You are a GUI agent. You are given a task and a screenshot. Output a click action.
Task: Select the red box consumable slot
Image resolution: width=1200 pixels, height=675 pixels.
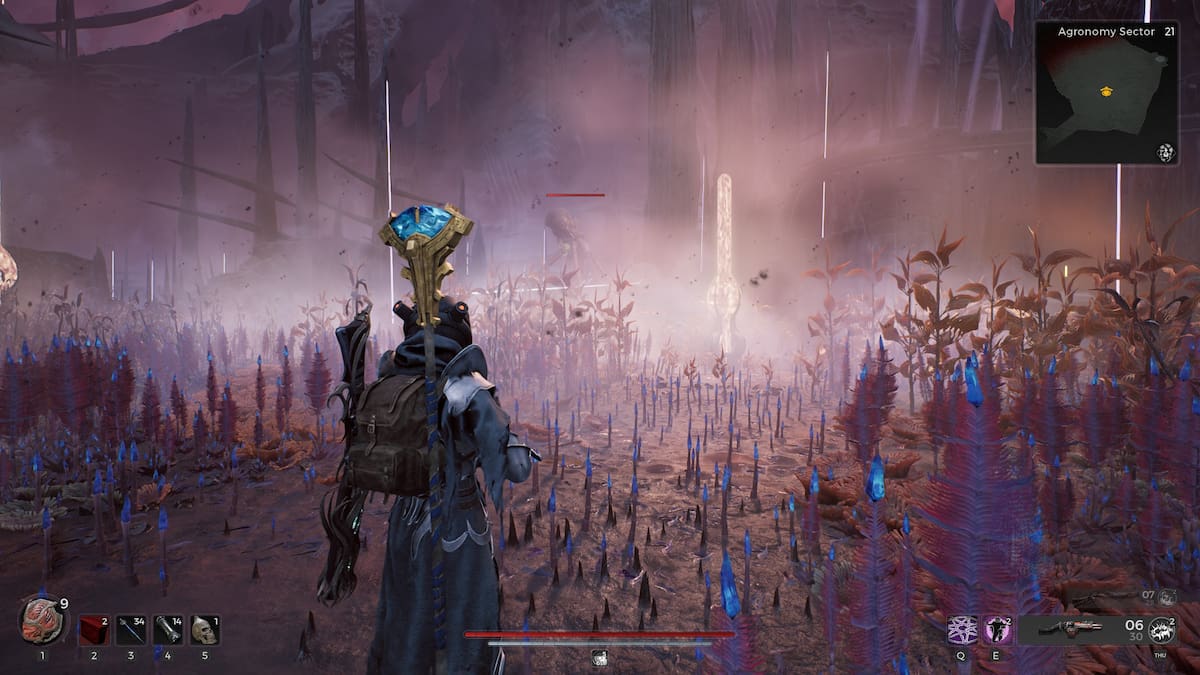click(94, 630)
